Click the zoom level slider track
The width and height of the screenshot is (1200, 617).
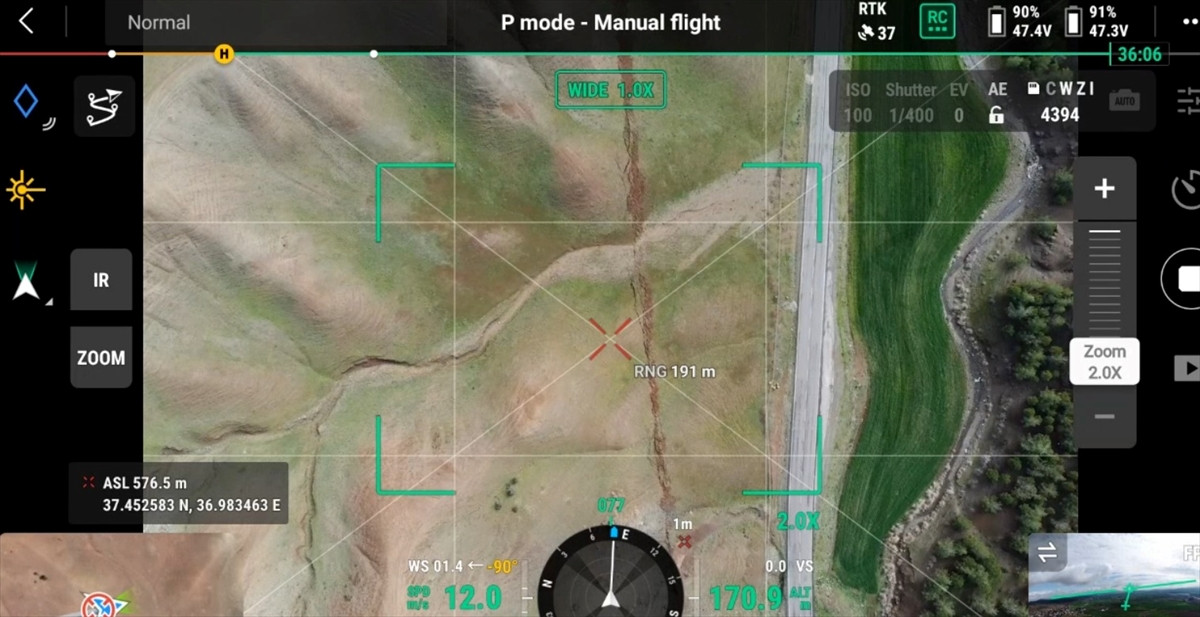pos(1104,280)
